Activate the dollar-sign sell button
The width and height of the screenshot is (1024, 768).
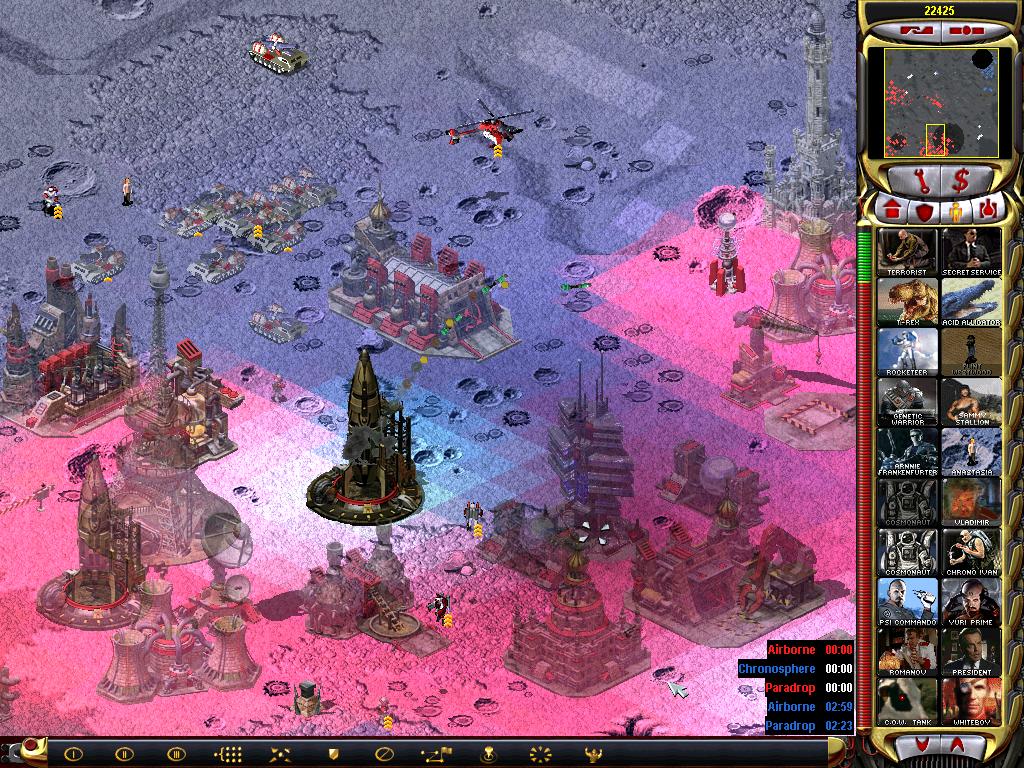(961, 180)
